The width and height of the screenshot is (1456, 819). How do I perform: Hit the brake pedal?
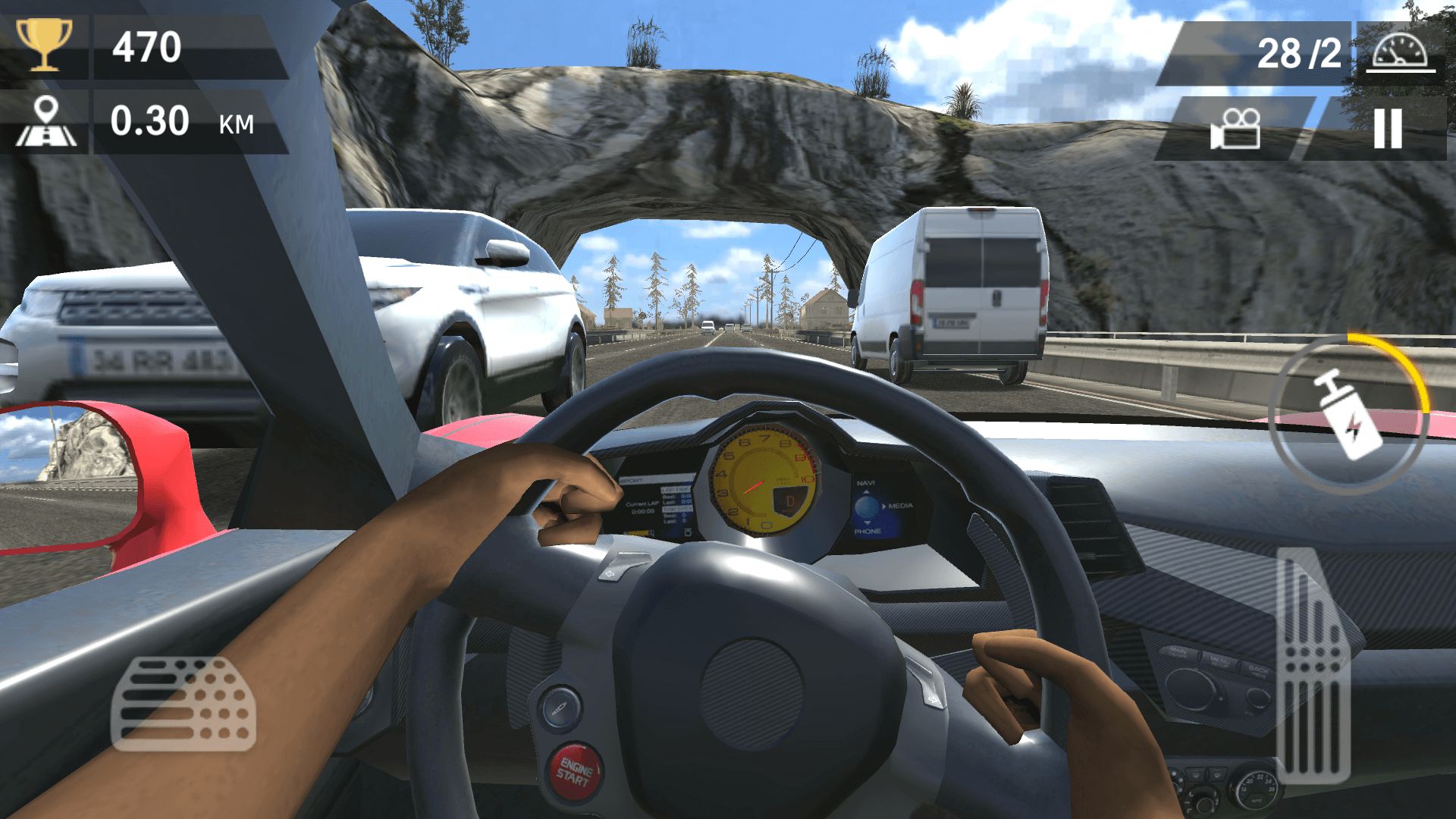184,703
